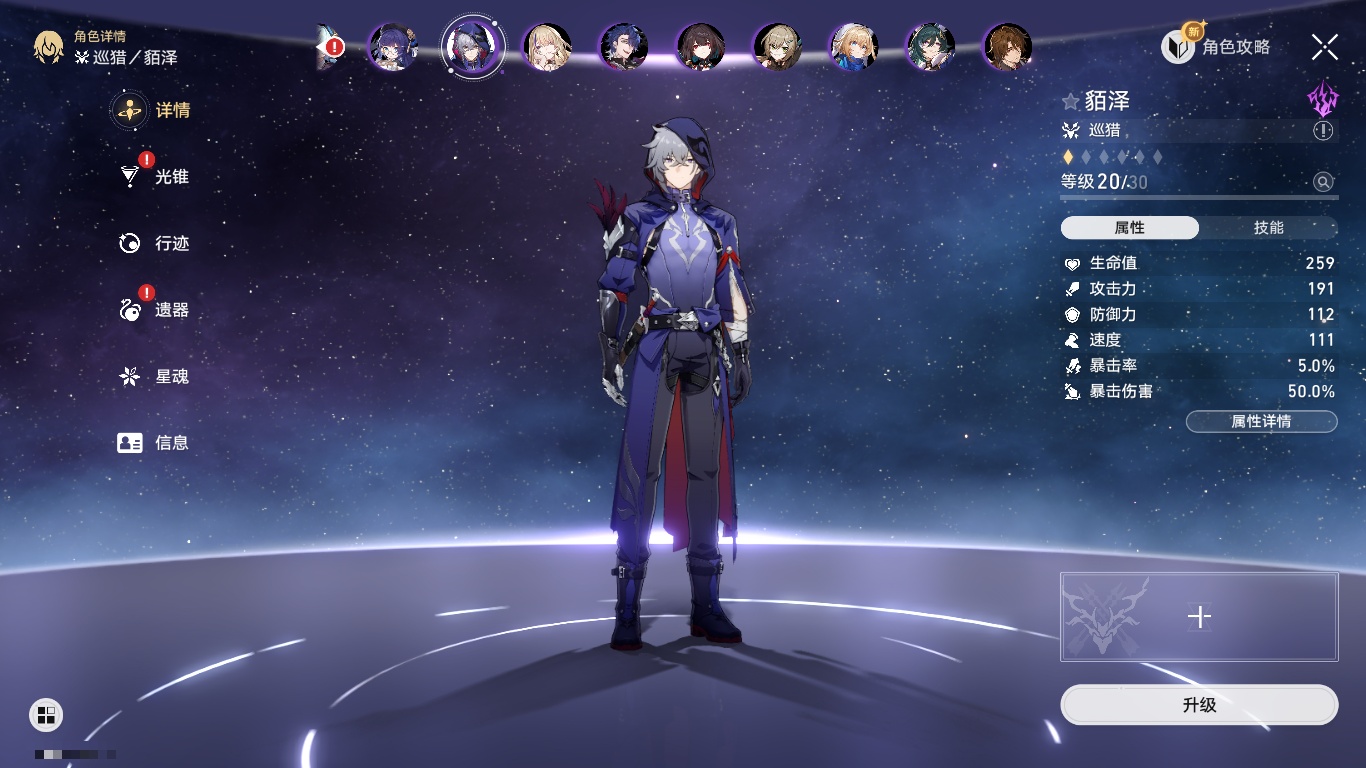Screen dimensions: 1366x768
Task: Toggle the favorite star next to 貊泽
Action: pyautogui.click(x=1071, y=101)
